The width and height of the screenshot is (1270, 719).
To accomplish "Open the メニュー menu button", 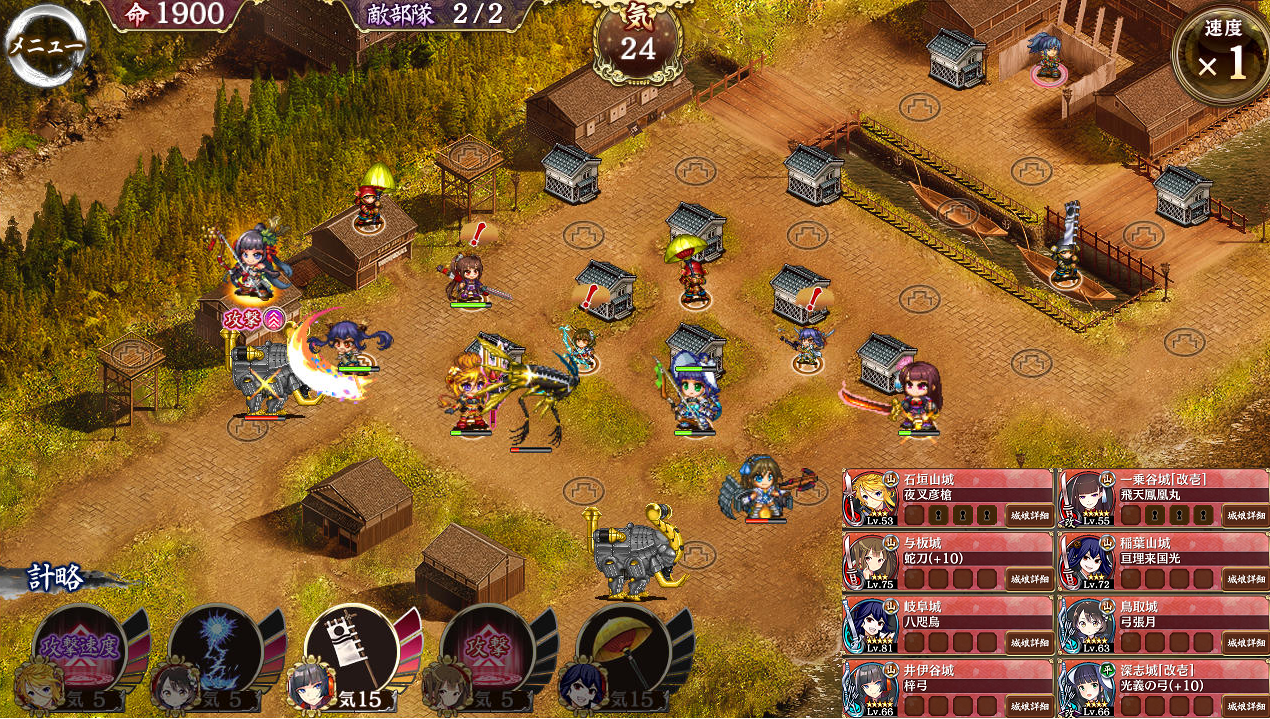I will tap(44, 46).
